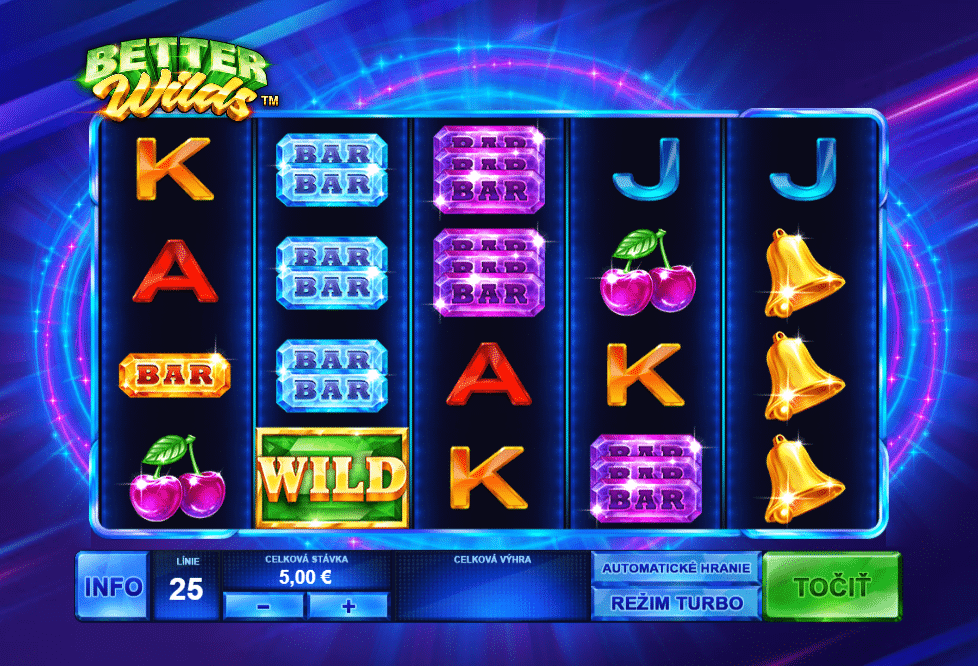Increase total bet with plus button
The width and height of the screenshot is (978, 666).
(348, 605)
